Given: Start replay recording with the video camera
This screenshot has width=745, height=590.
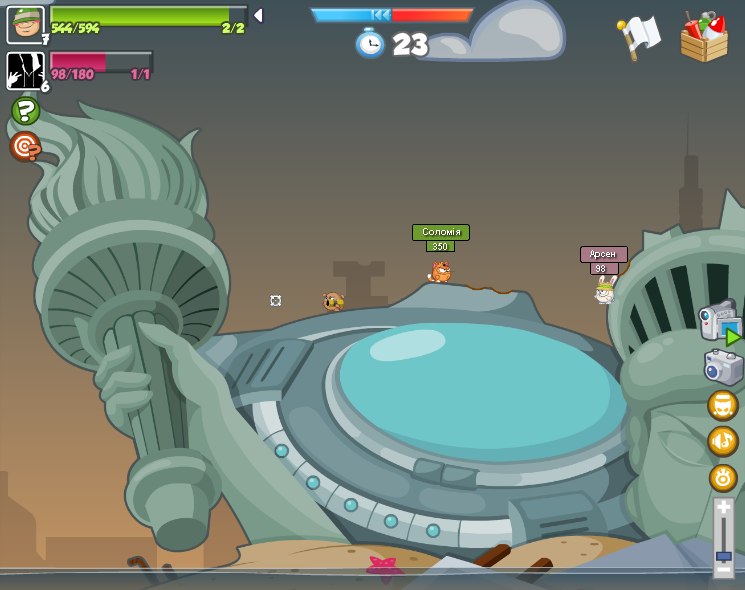Looking at the screenshot, I should tap(720, 322).
